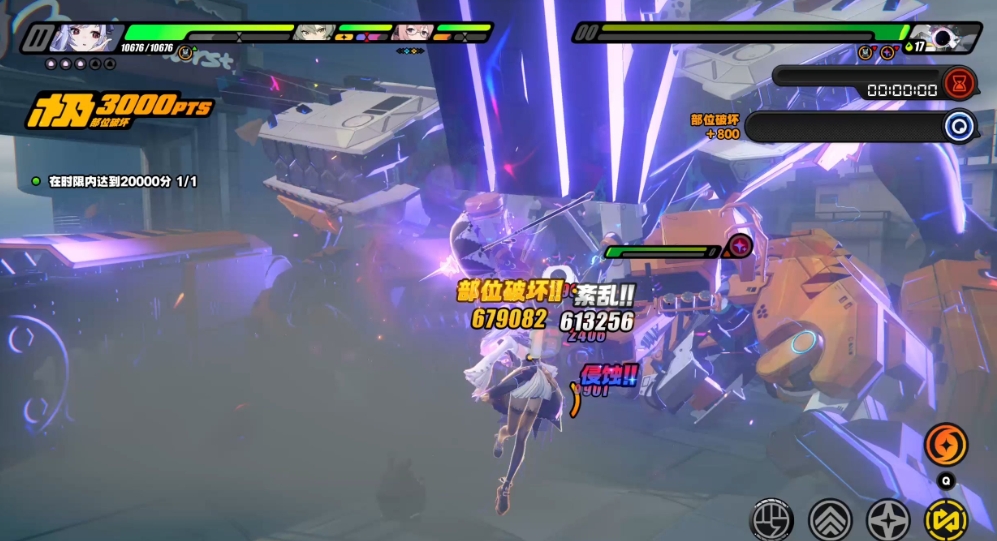Switch to the green-haired teammate portrait
This screenshot has height=541, width=997.
click(318, 33)
